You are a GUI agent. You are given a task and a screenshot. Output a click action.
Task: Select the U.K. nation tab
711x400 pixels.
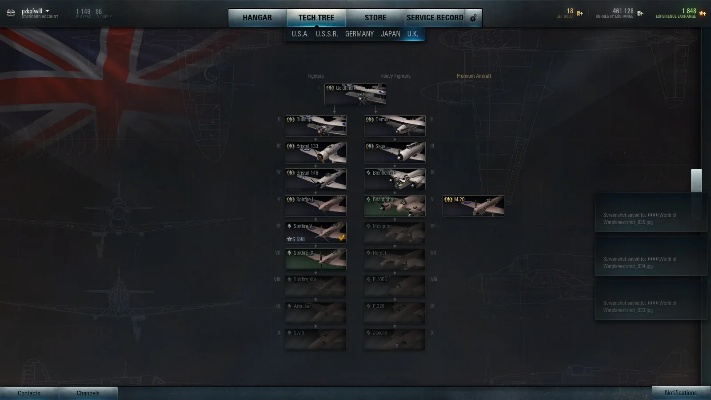413,33
